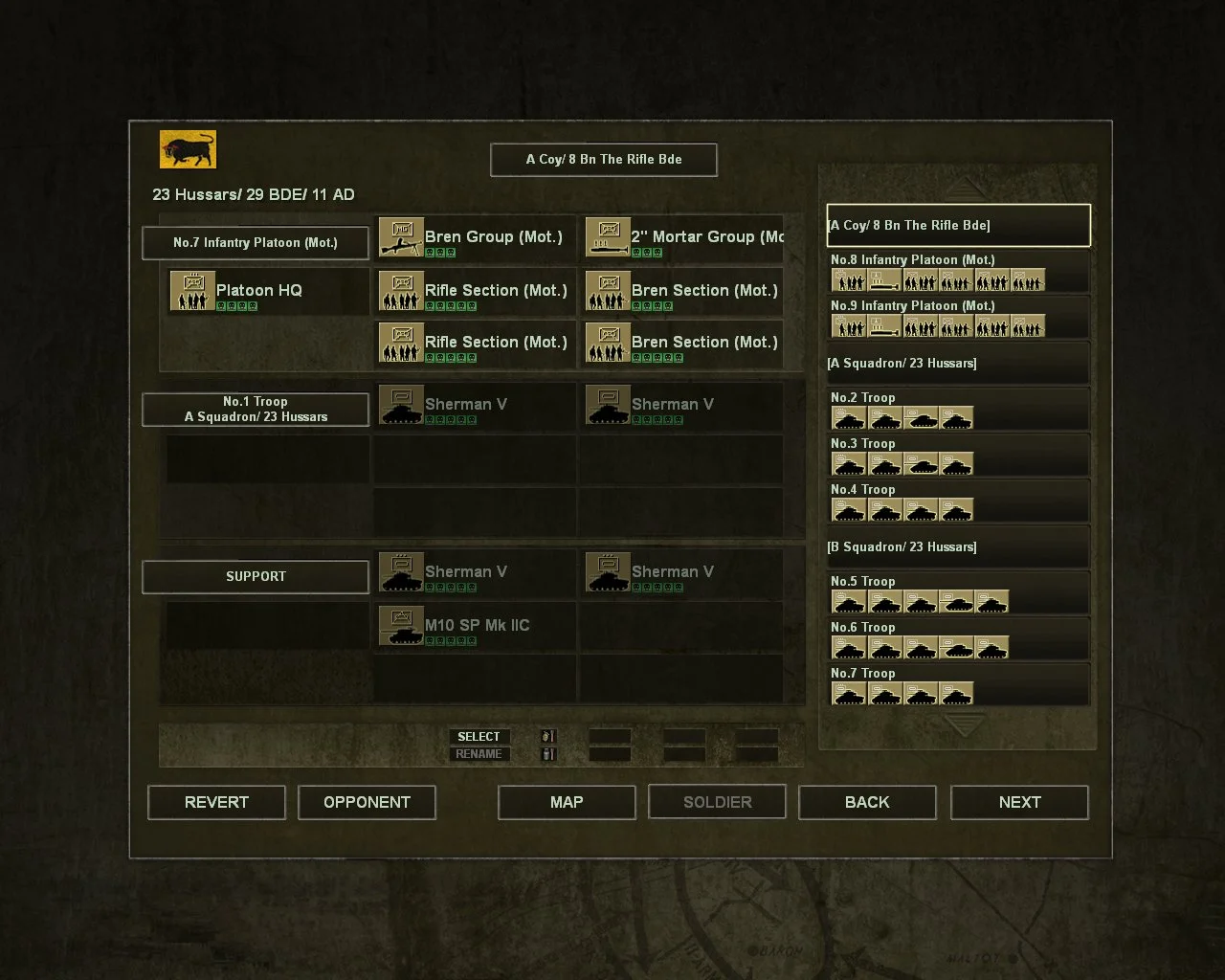
Task: Click the bull insignia of 11th Armoured Division
Action: [188, 148]
